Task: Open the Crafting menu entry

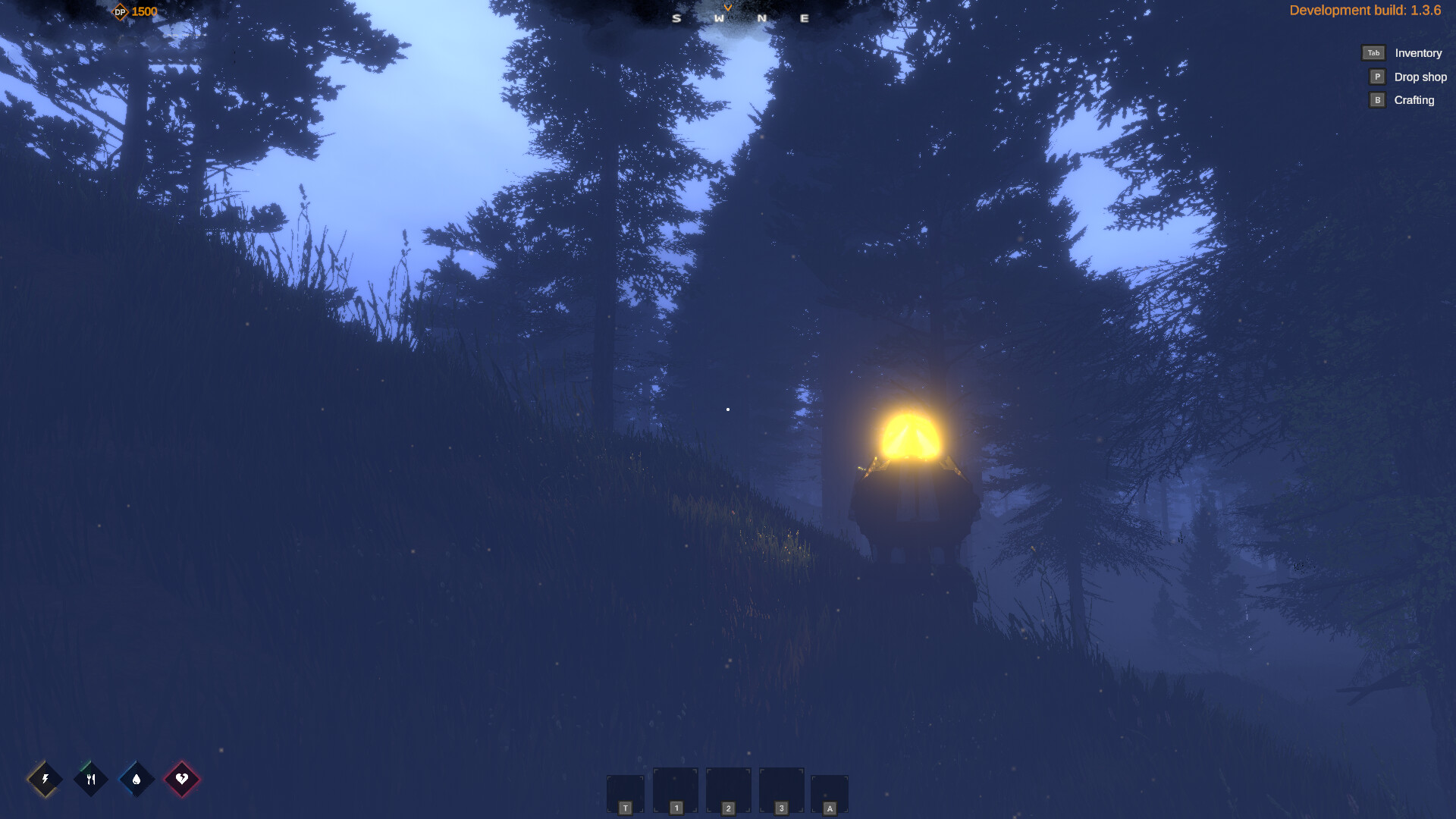Action: (1415, 100)
